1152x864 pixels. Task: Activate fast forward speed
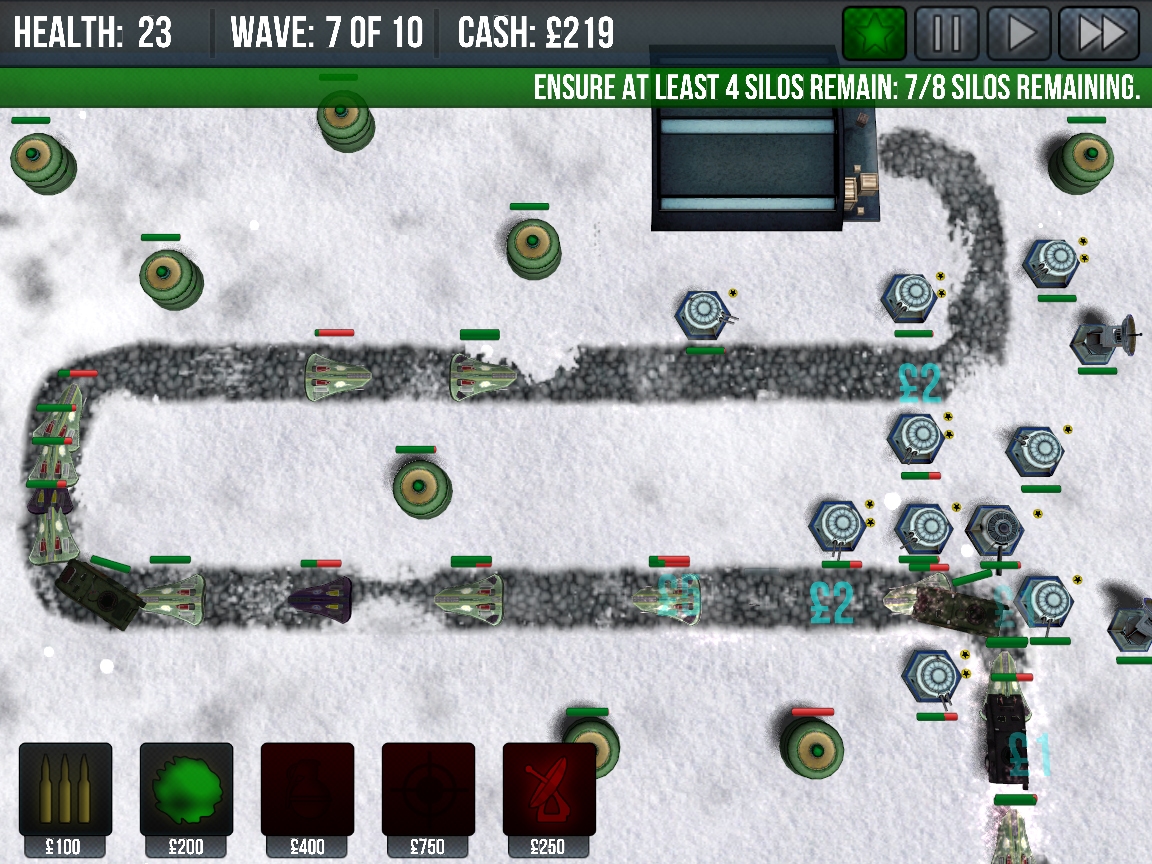(x=1099, y=34)
